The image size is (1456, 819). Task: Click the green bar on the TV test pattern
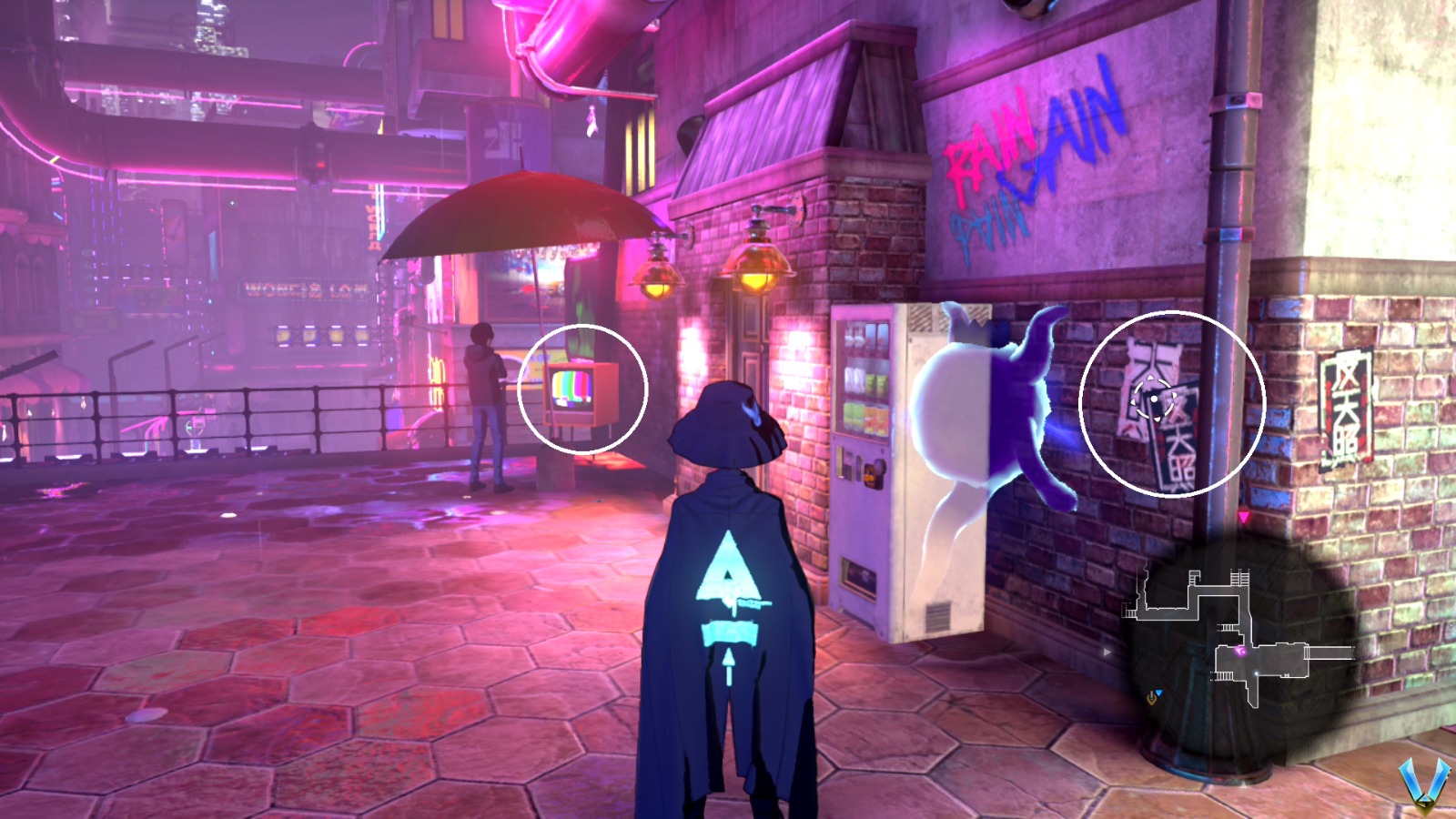click(x=571, y=383)
